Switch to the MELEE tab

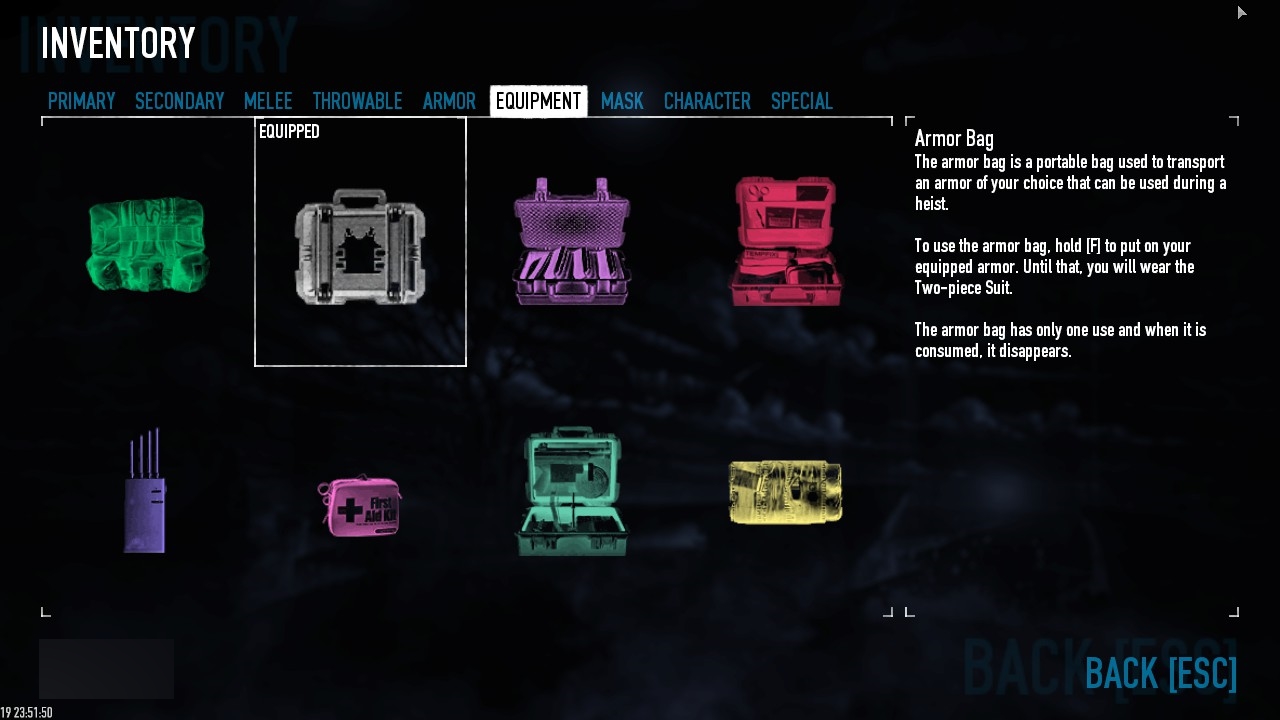coord(267,100)
